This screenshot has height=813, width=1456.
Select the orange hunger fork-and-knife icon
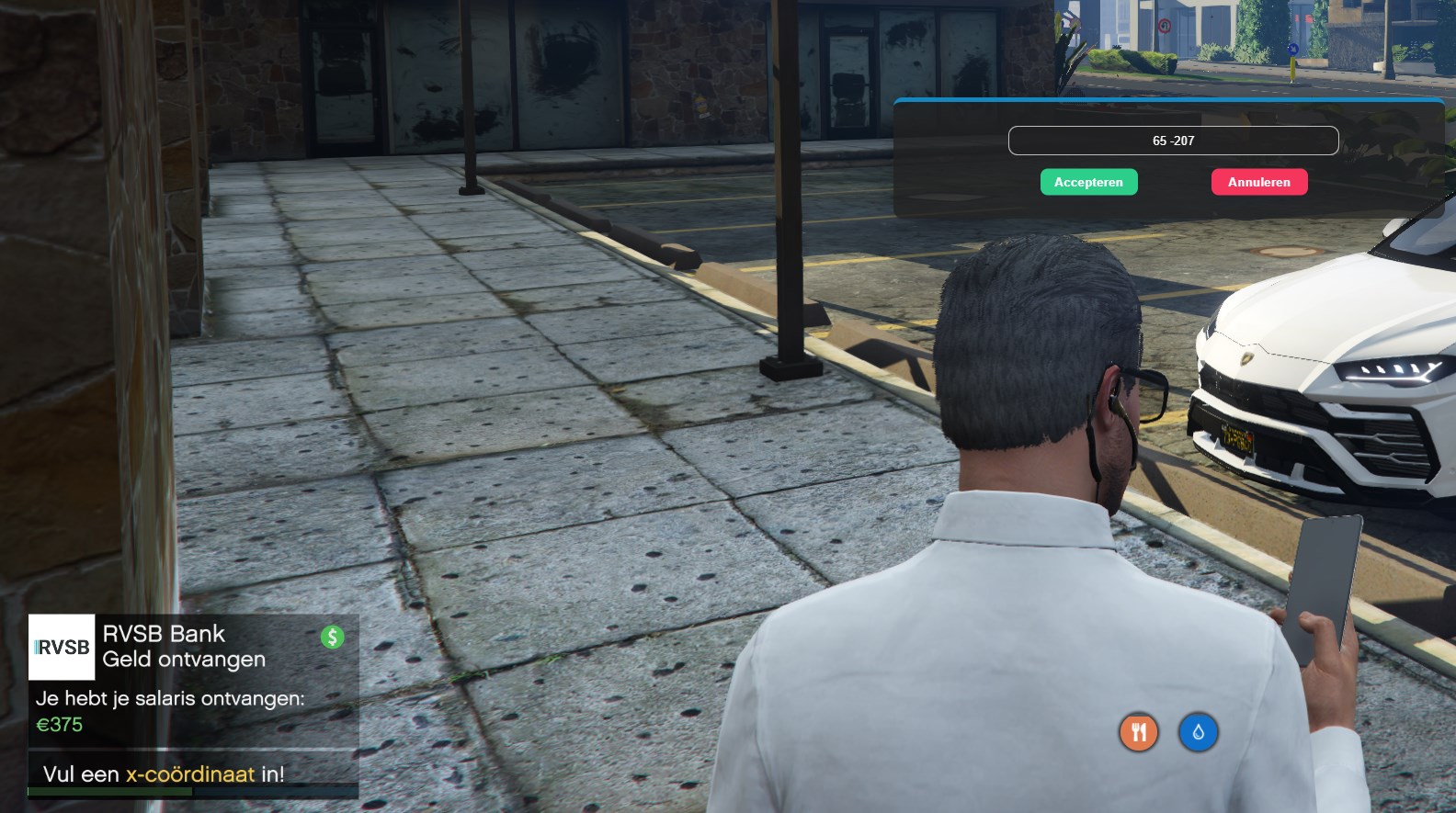pyautogui.click(x=1139, y=732)
